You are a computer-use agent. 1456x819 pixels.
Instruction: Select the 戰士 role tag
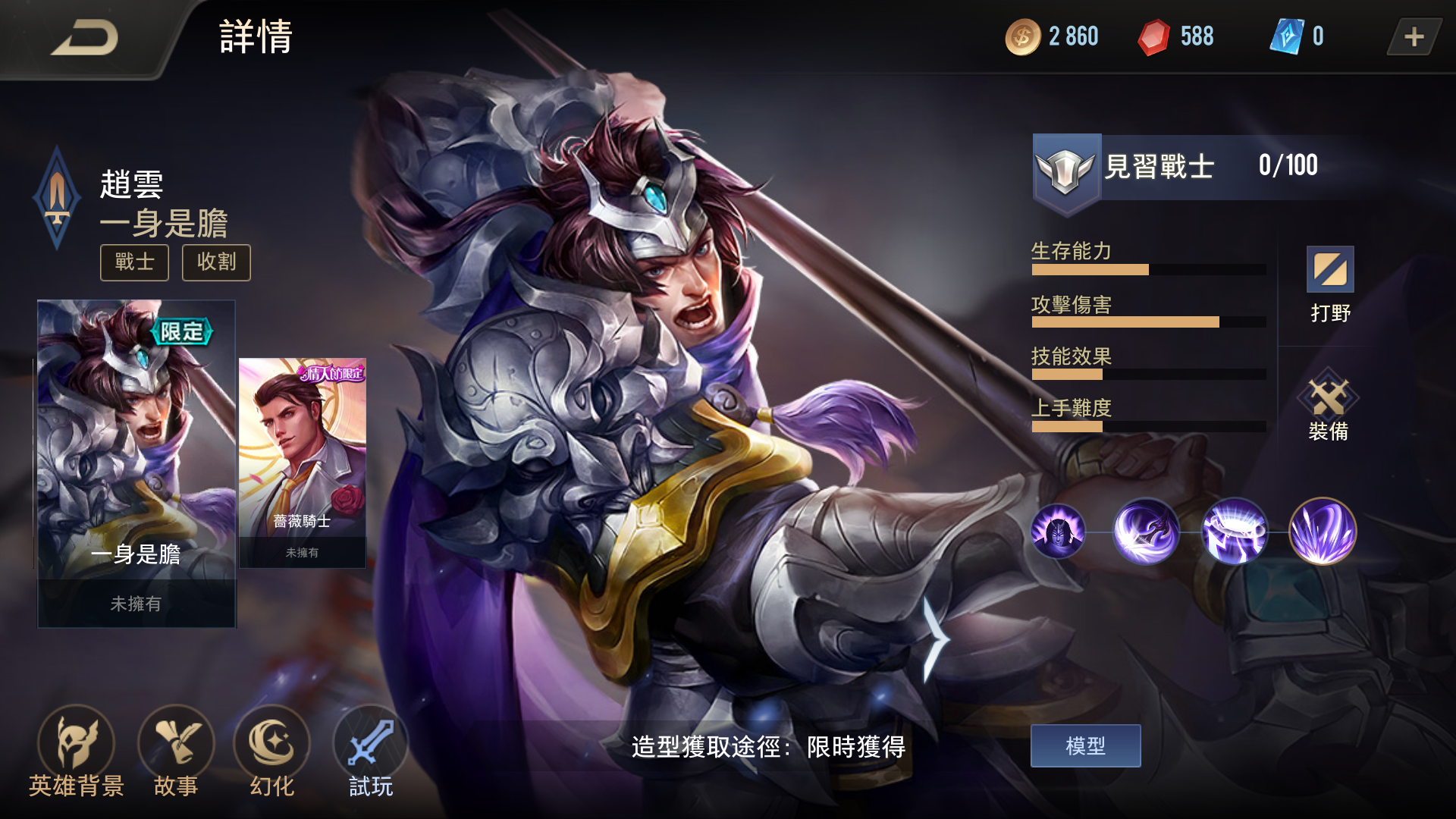click(135, 262)
